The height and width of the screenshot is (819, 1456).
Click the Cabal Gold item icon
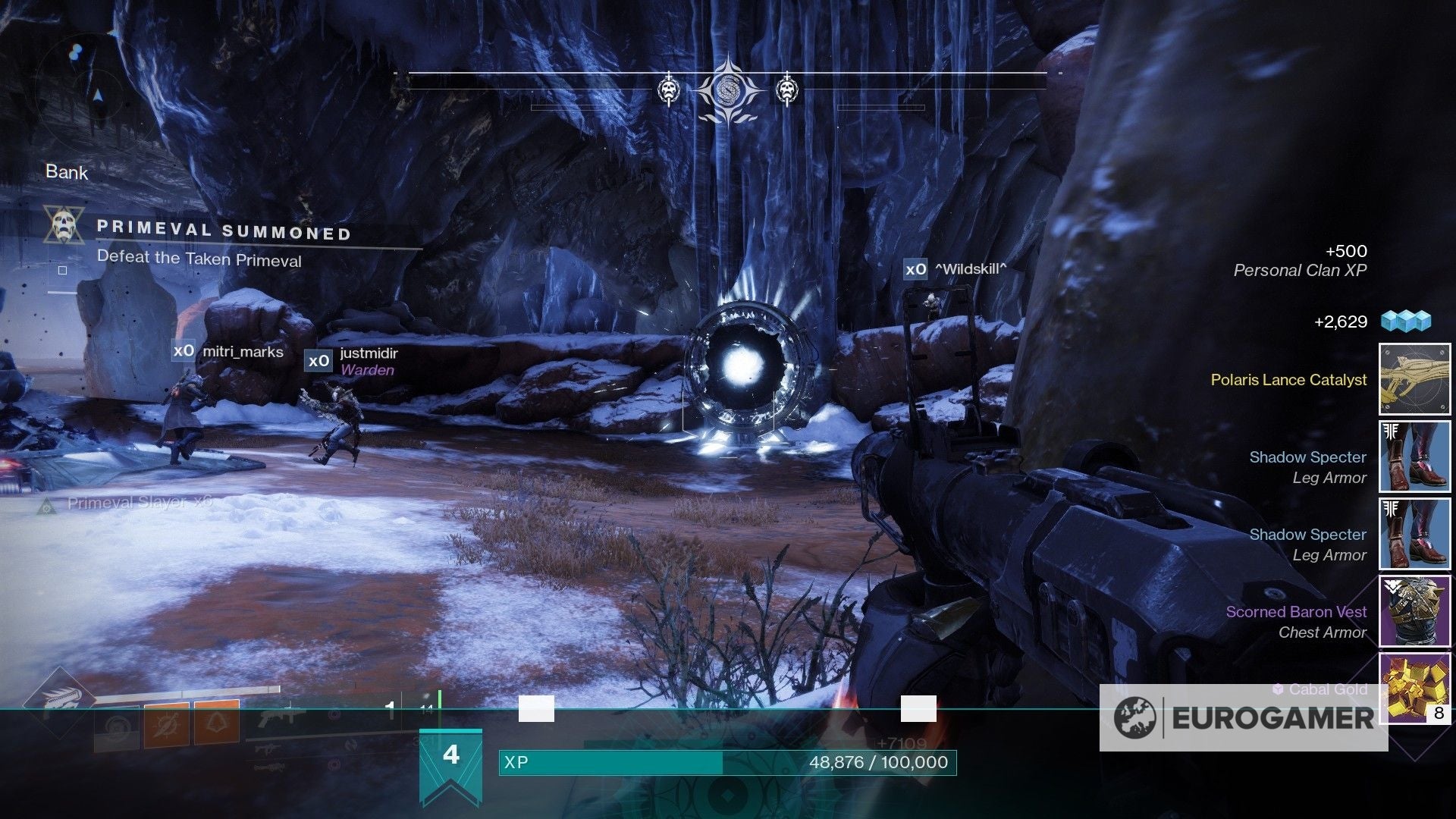pyautogui.click(x=1414, y=686)
